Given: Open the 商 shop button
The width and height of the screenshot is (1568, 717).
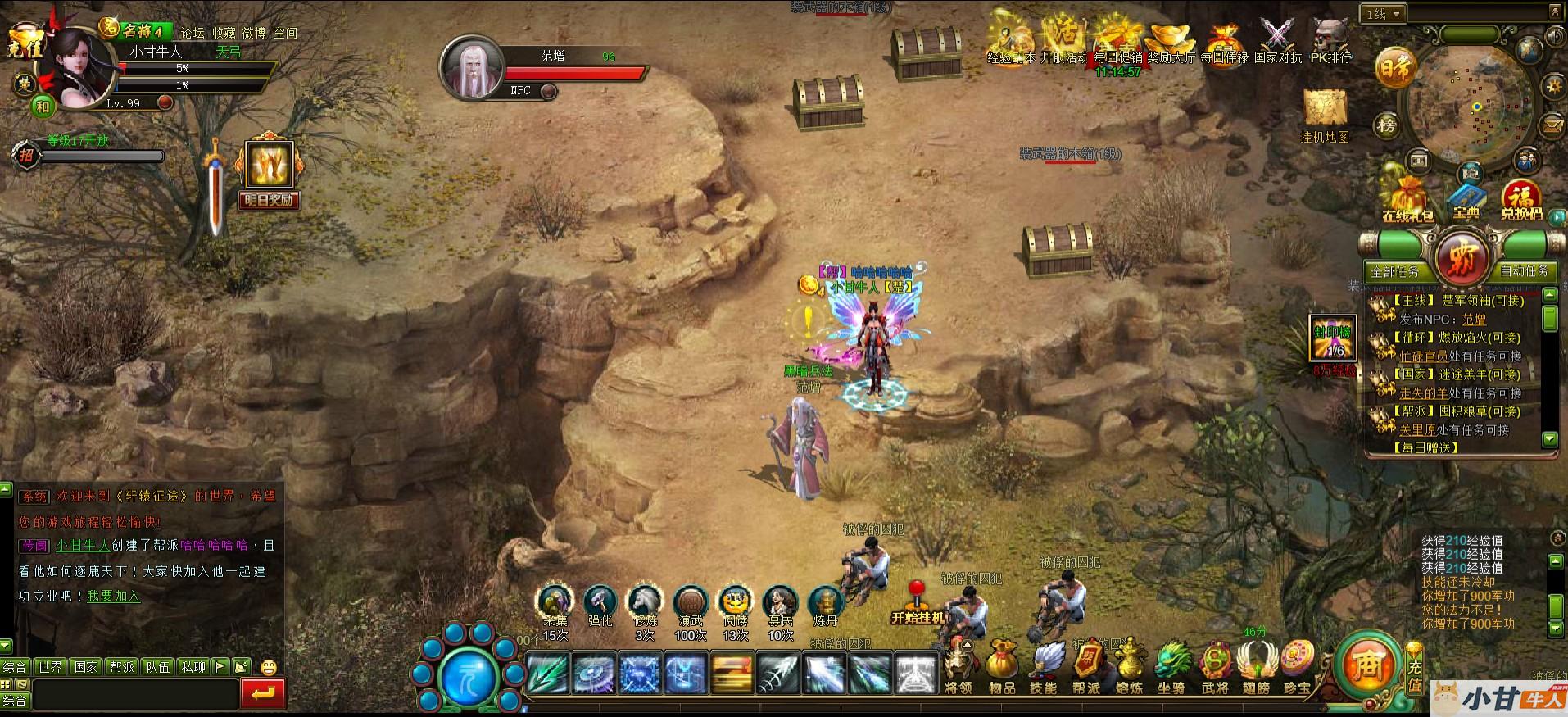Looking at the screenshot, I should tap(1367, 664).
